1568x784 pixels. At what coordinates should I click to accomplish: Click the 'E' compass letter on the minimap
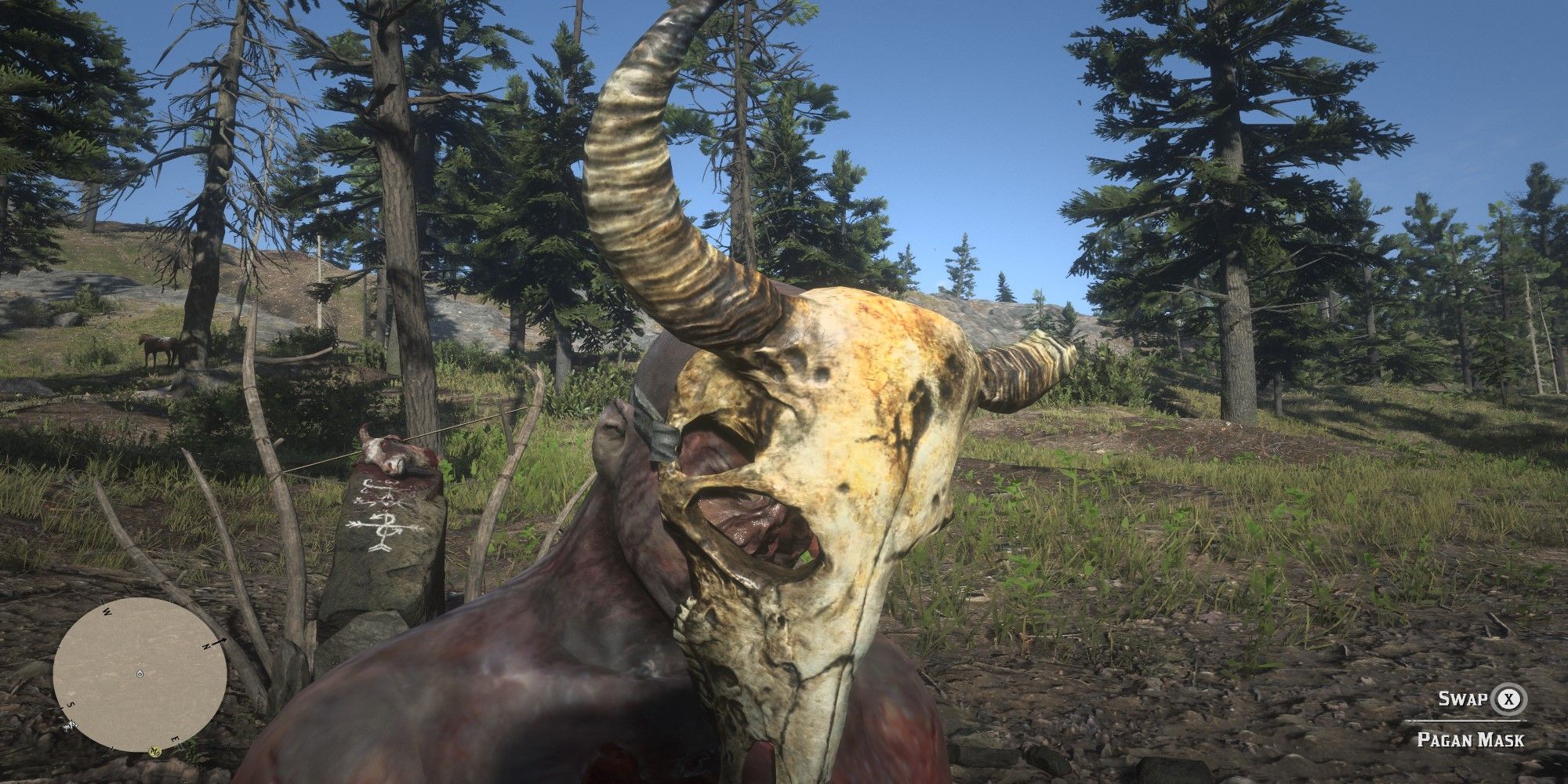[x=175, y=739]
